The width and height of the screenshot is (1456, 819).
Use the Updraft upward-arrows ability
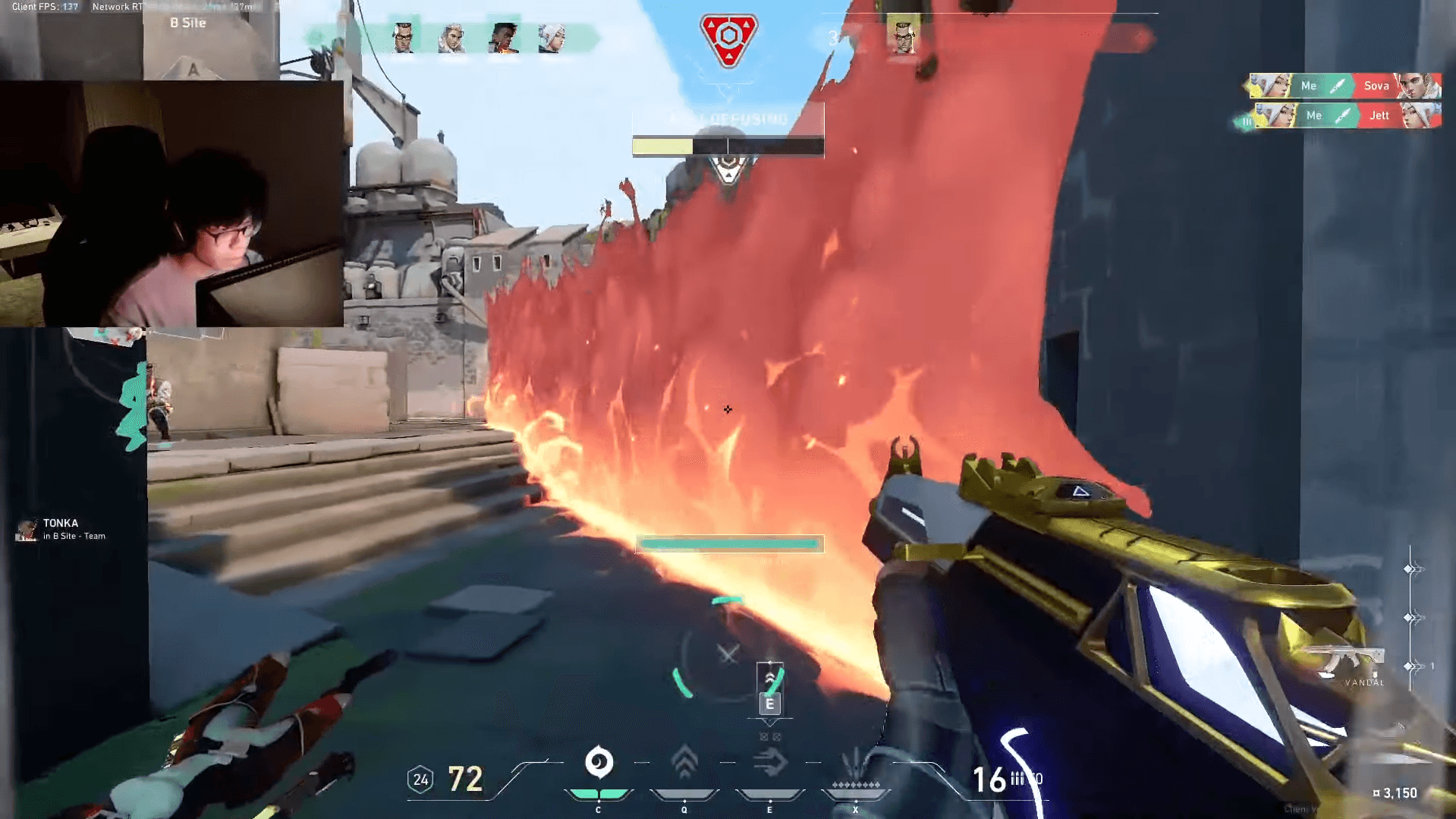click(684, 762)
